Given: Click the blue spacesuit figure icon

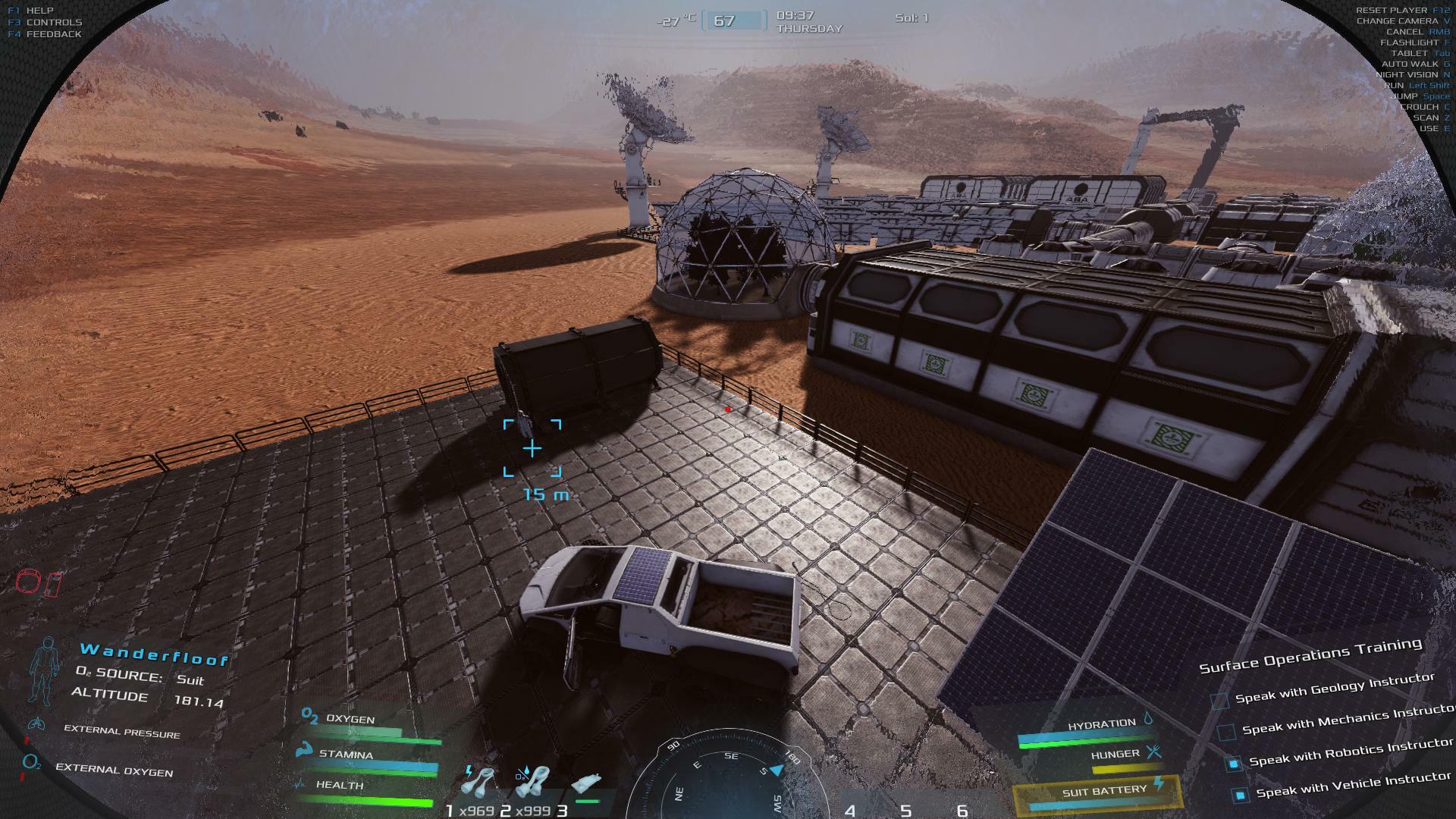Looking at the screenshot, I should click(46, 670).
